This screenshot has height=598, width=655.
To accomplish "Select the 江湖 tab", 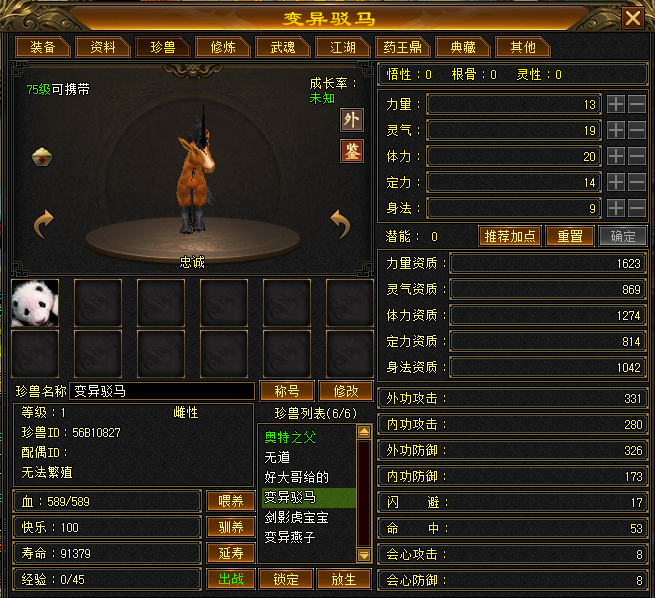I will coord(336,47).
